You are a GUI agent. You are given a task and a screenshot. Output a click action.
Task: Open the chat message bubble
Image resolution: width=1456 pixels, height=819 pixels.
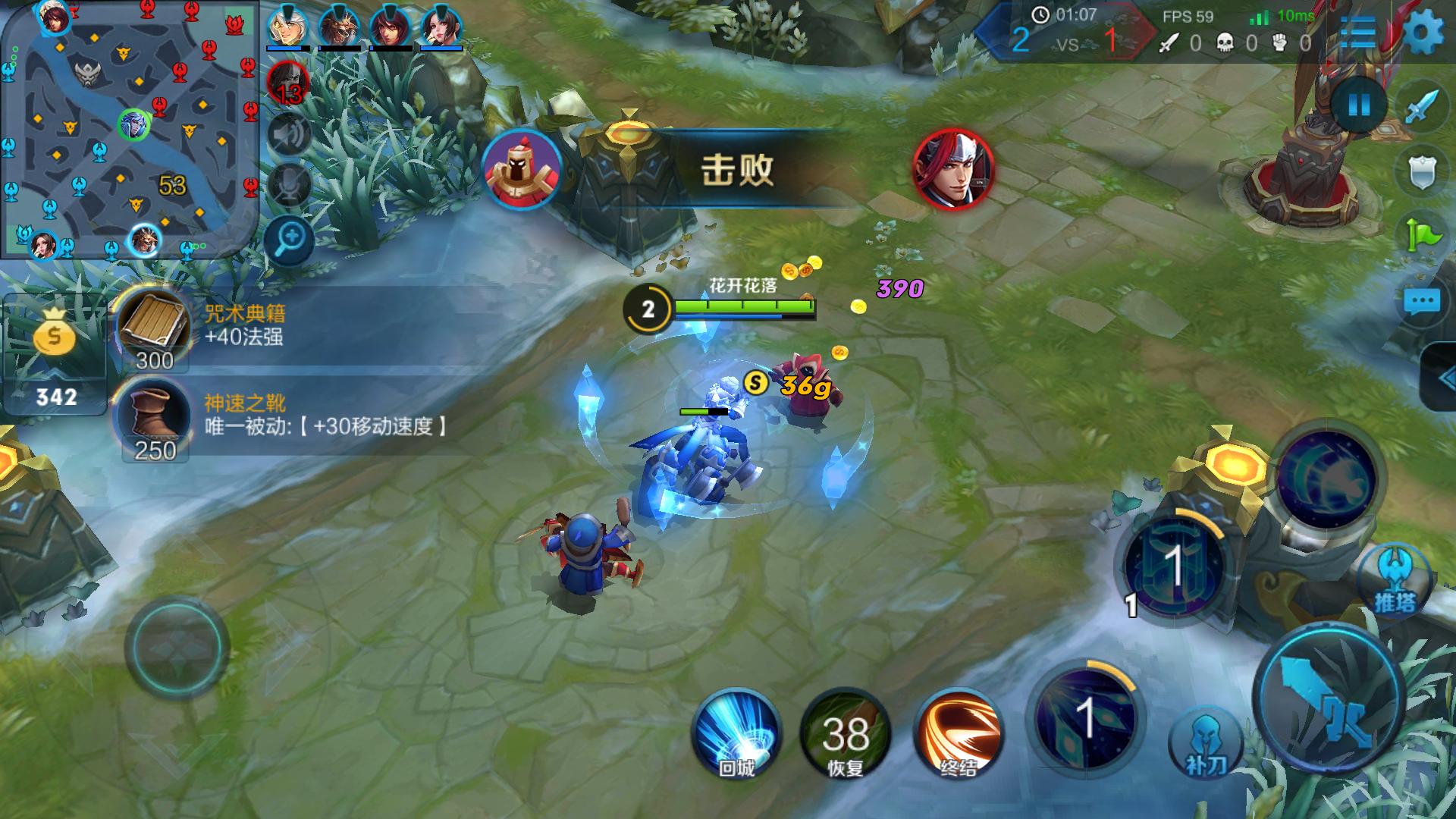(1421, 303)
